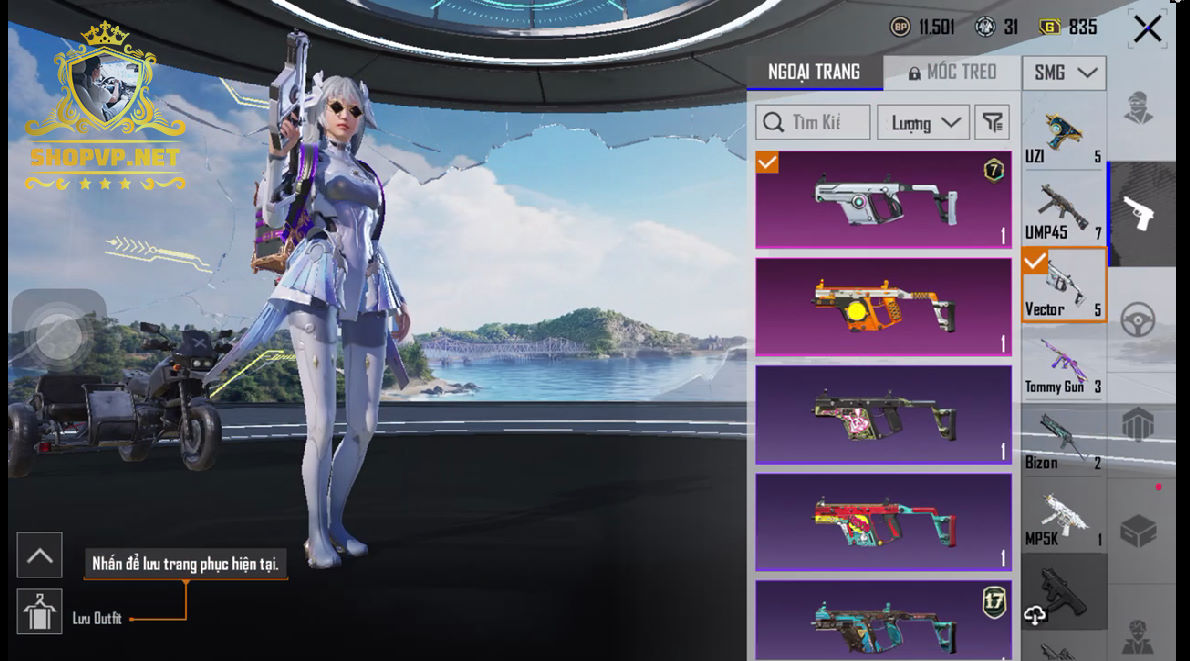Open the vehicle steering wheel section

(x=1138, y=320)
